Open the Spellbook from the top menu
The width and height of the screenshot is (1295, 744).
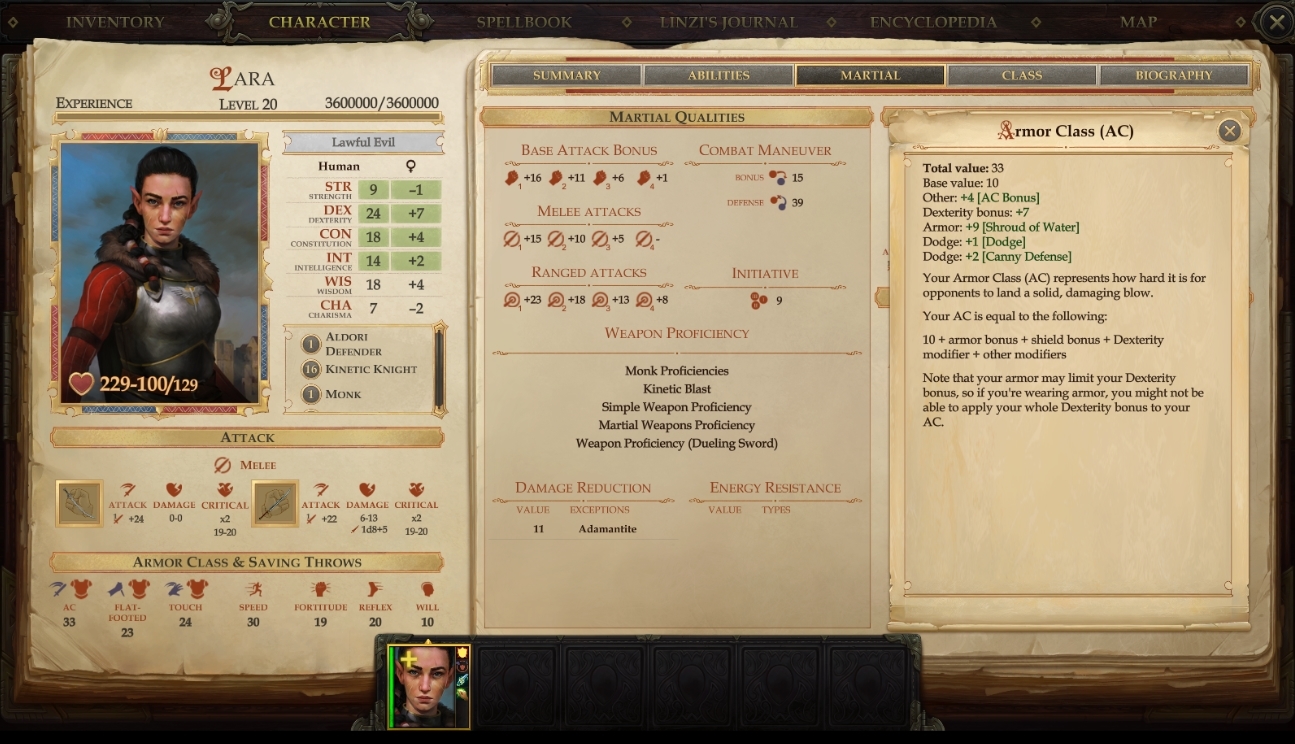[x=525, y=21]
